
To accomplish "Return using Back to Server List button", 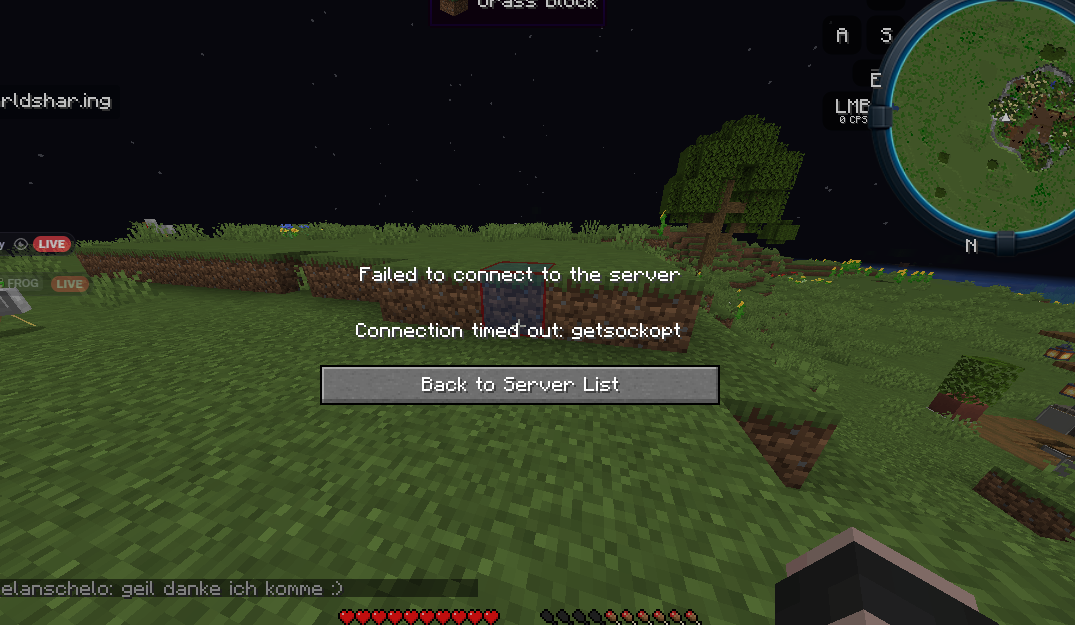I will click(519, 385).
